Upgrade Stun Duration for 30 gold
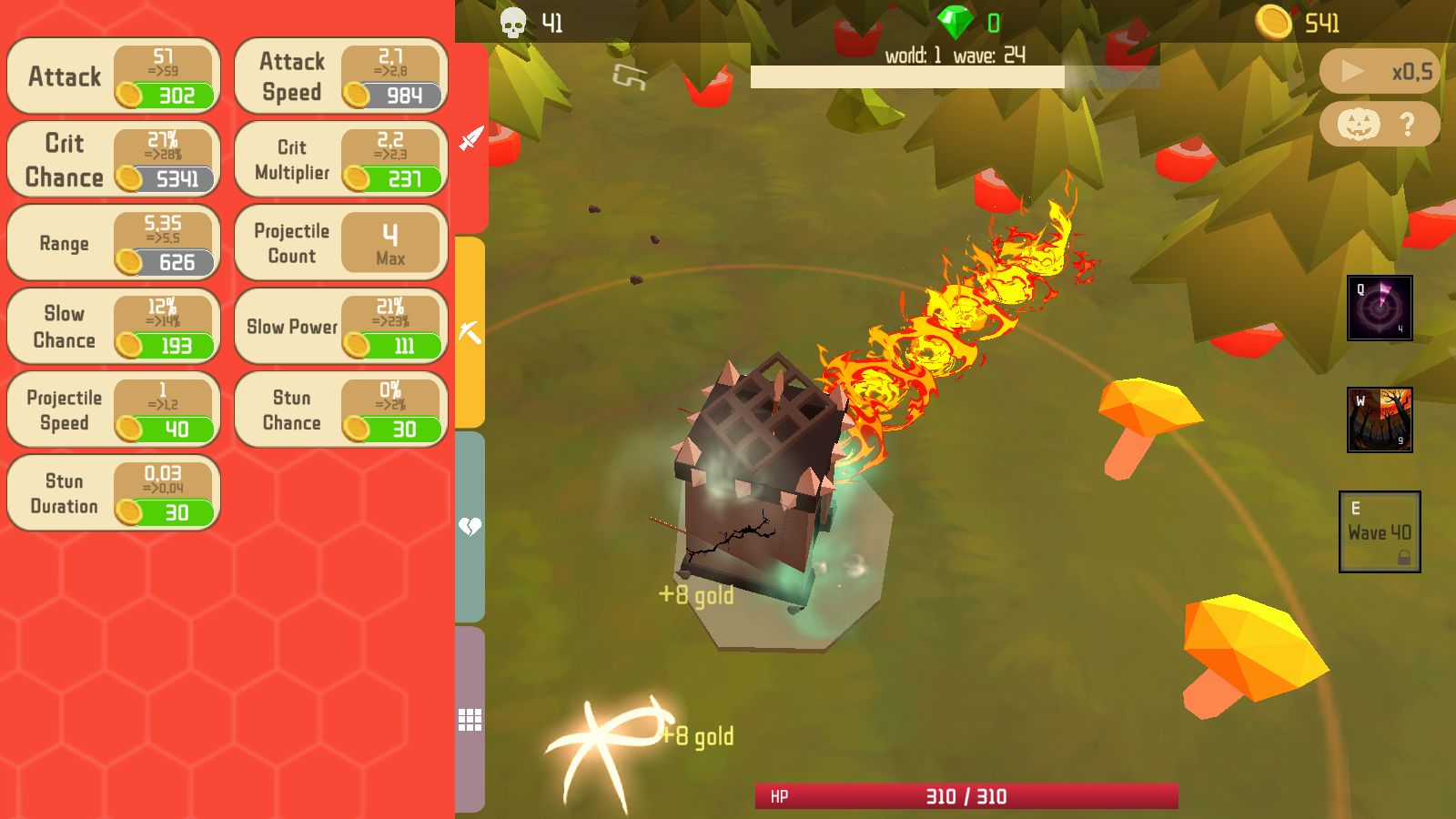The image size is (1456, 819). pyautogui.click(x=113, y=492)
